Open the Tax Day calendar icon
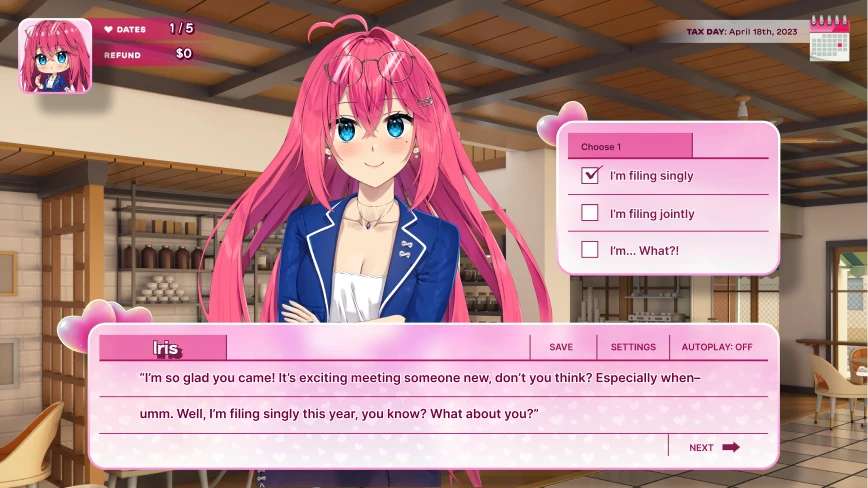This screenshot has width=868, height=488. click(829, 38)
